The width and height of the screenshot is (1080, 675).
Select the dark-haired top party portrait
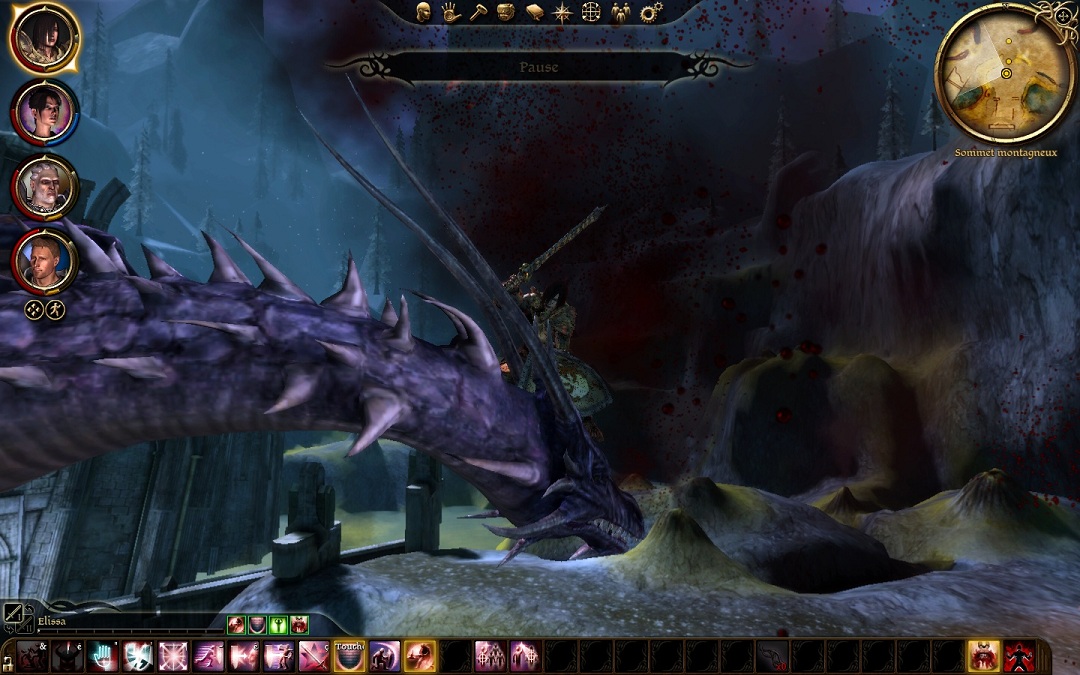(x=44, y=38)
